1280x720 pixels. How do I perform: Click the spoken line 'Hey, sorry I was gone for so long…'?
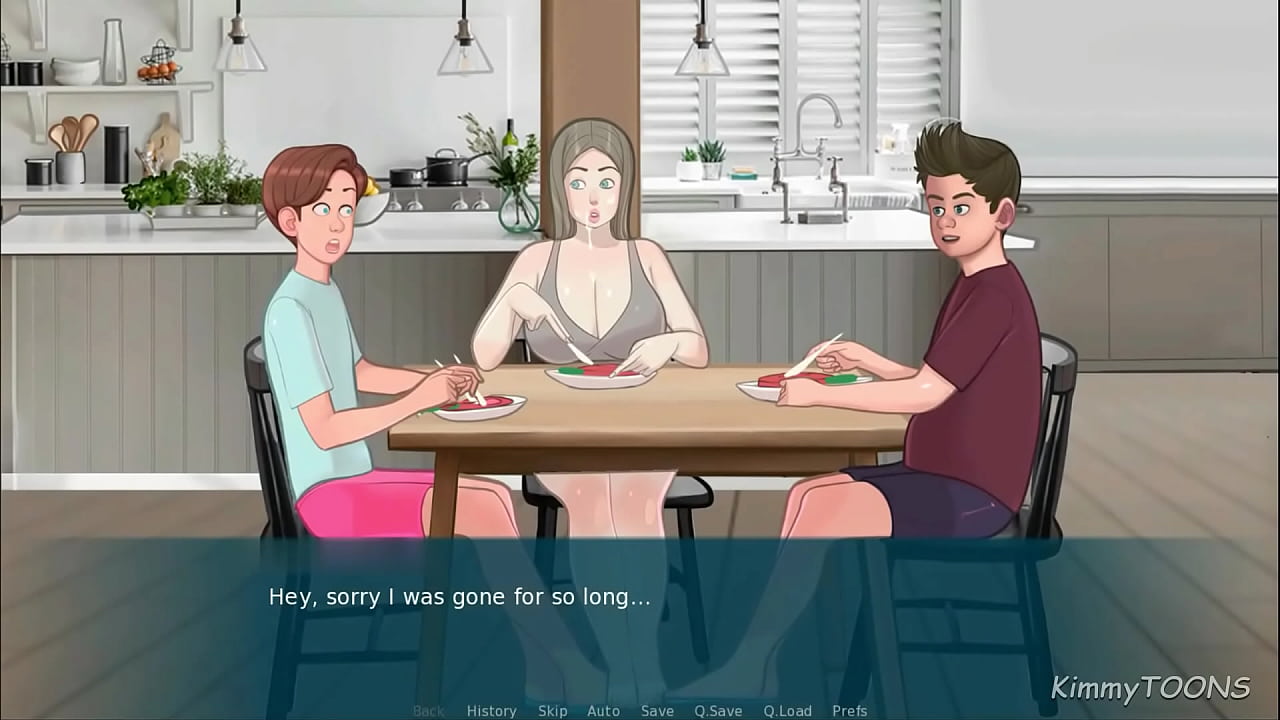[x=458, y=596]
